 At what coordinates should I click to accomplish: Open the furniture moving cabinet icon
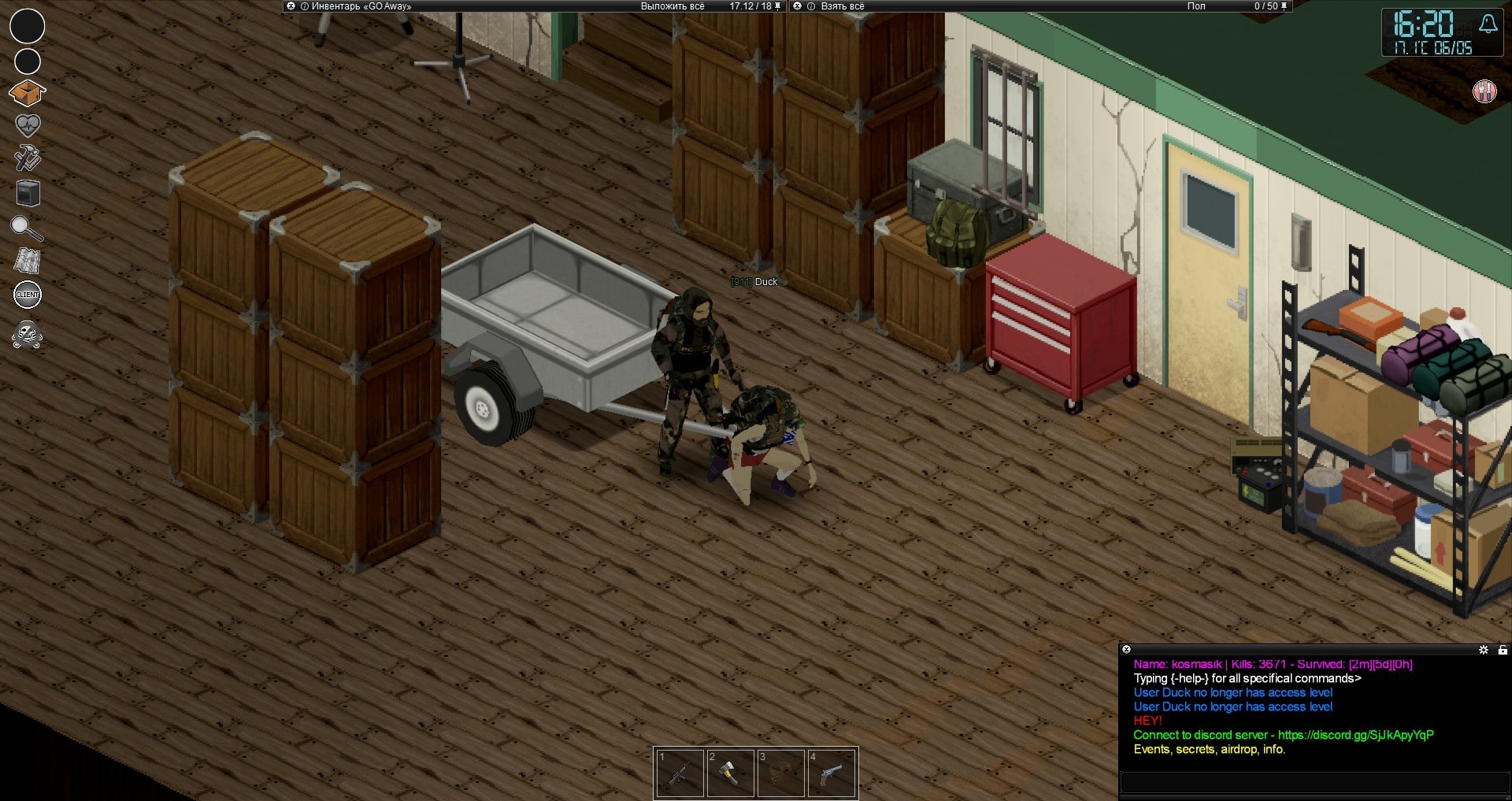coord(28,193)
